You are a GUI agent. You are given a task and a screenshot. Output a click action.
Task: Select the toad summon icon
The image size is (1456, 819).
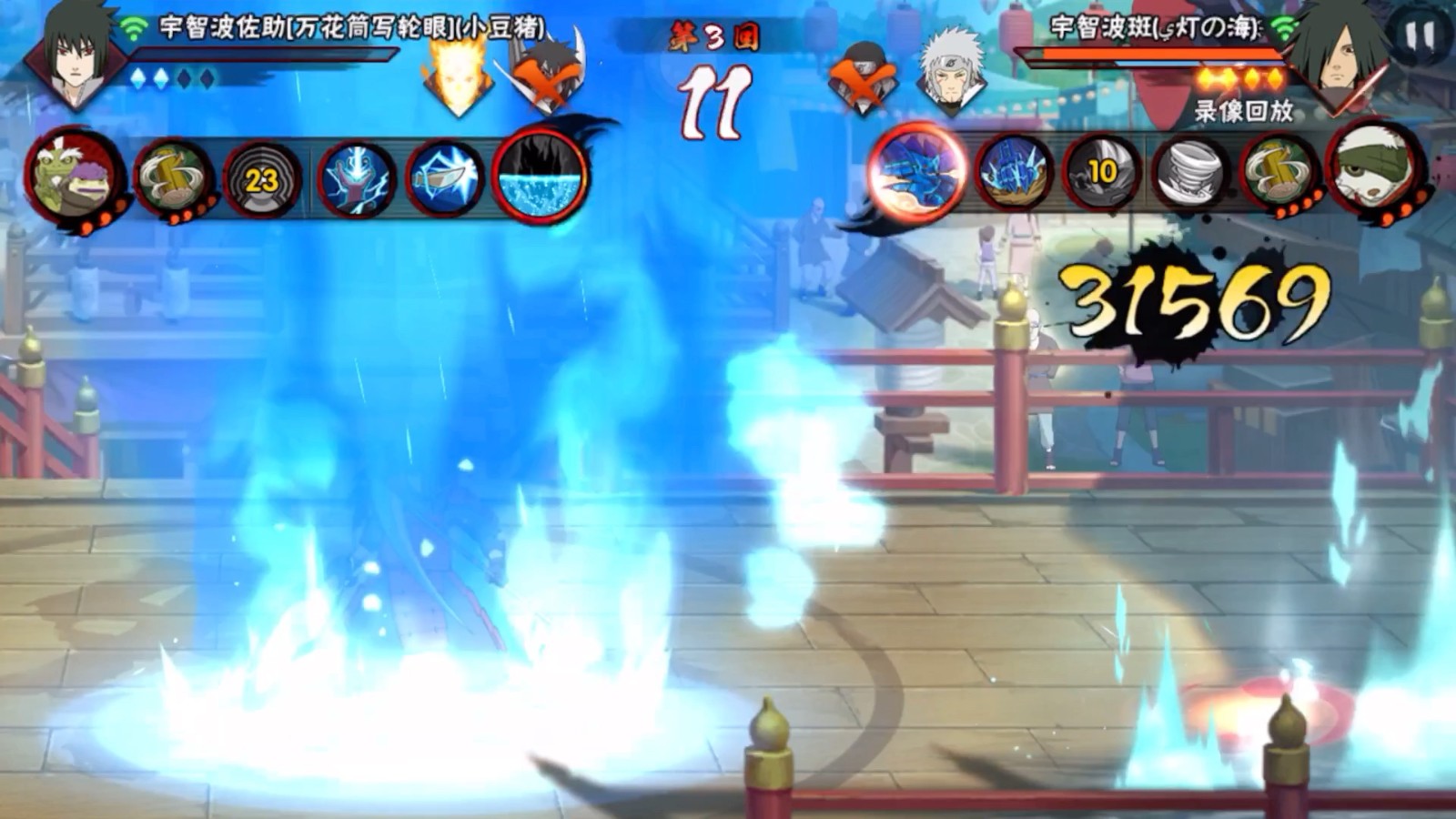pyautogui.click(x=73, y=177)
